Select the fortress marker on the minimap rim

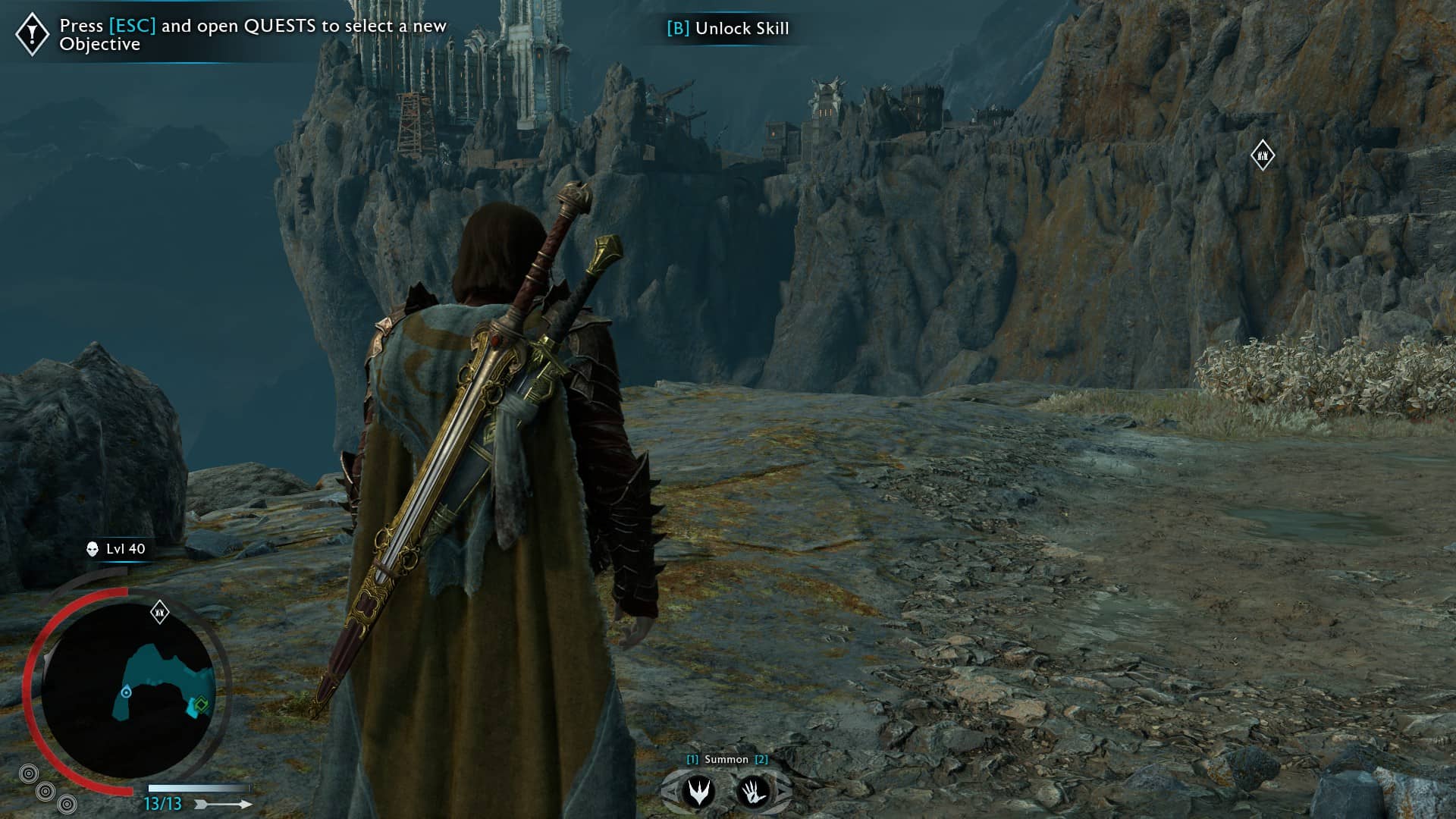coord(159,611)
